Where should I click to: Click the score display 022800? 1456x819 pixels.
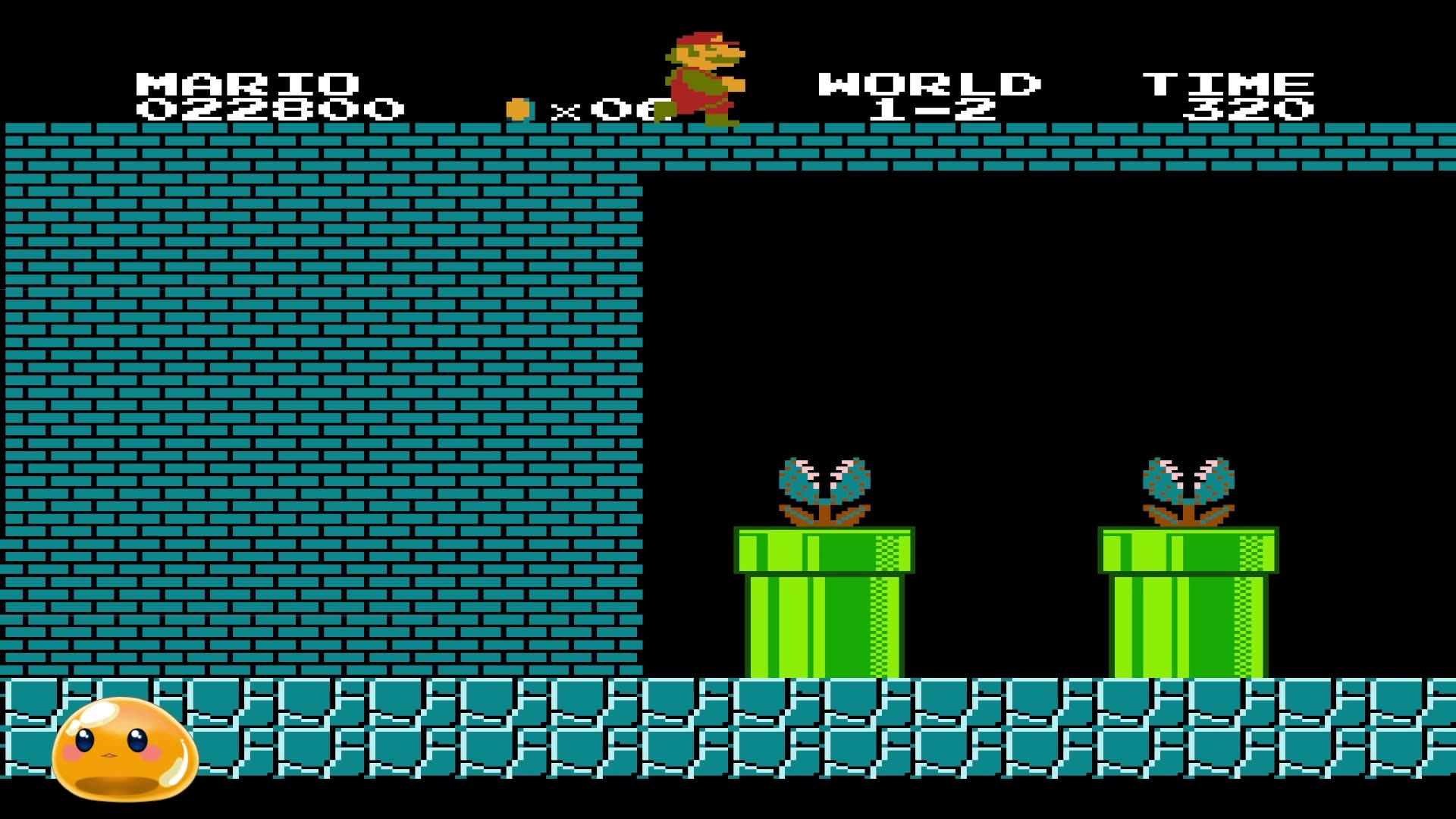(269, 110)
